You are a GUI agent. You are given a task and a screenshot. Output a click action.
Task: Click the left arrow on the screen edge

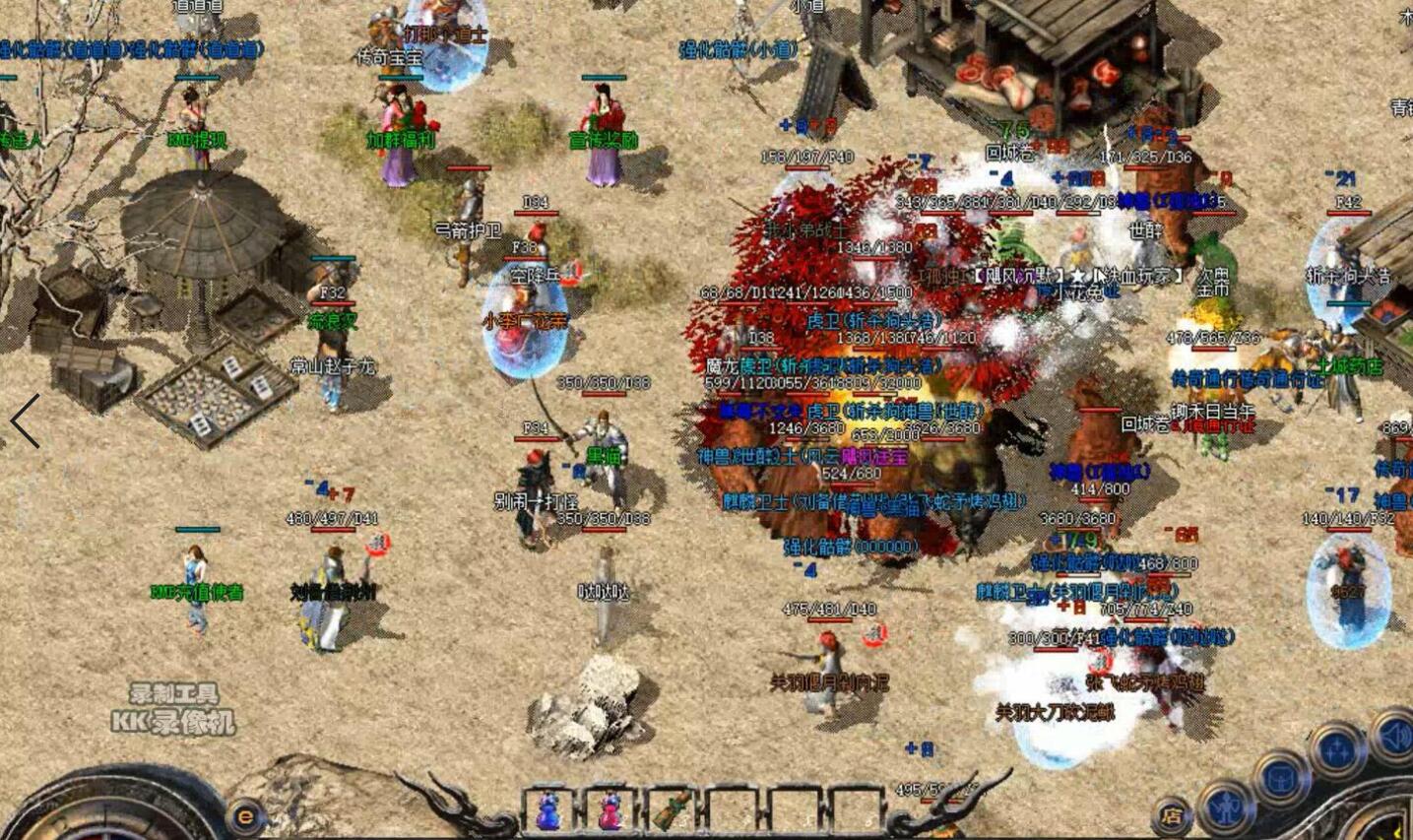pos(26,421)
